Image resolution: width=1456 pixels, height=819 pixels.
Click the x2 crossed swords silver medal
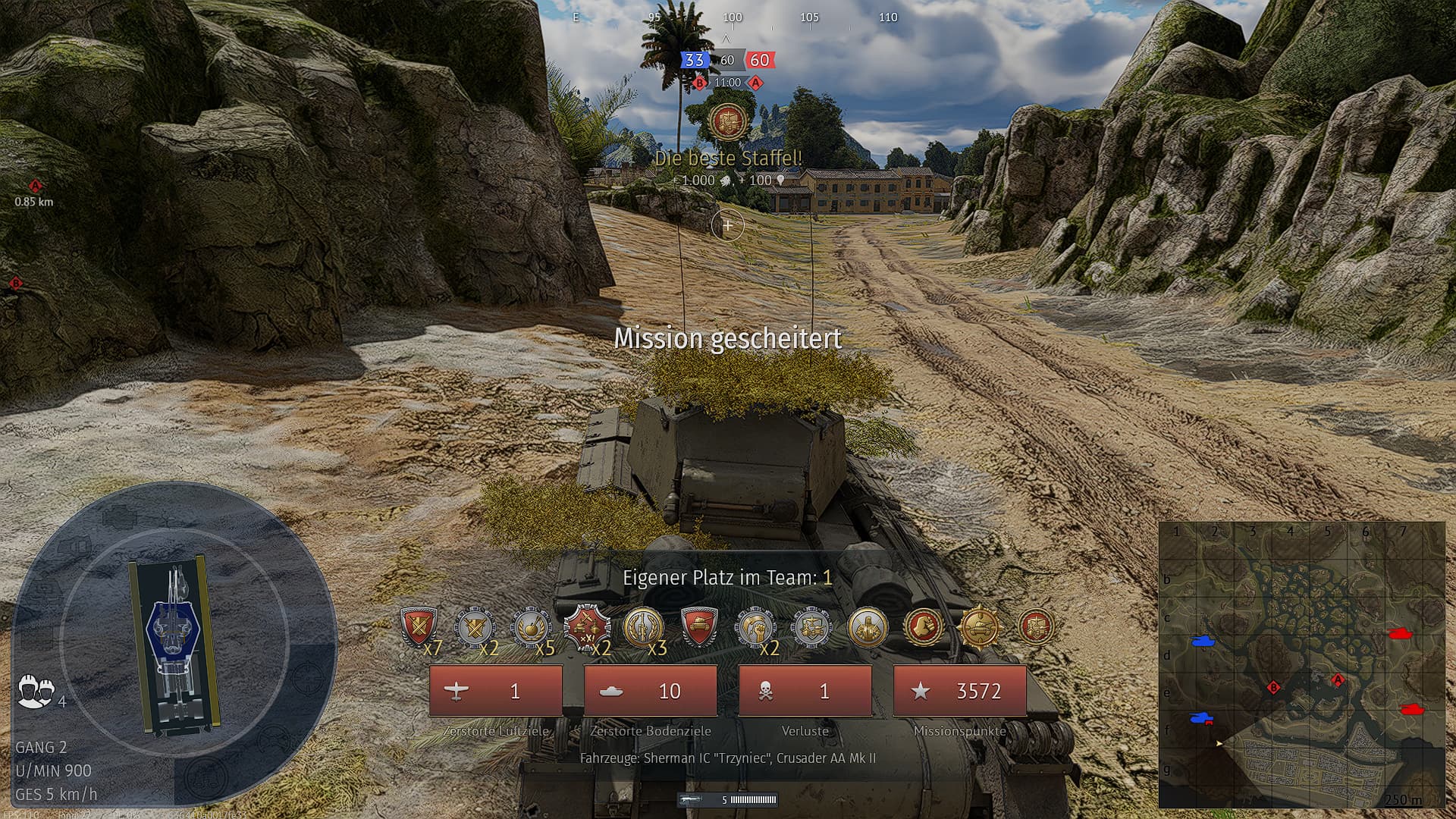pos(475,627)
